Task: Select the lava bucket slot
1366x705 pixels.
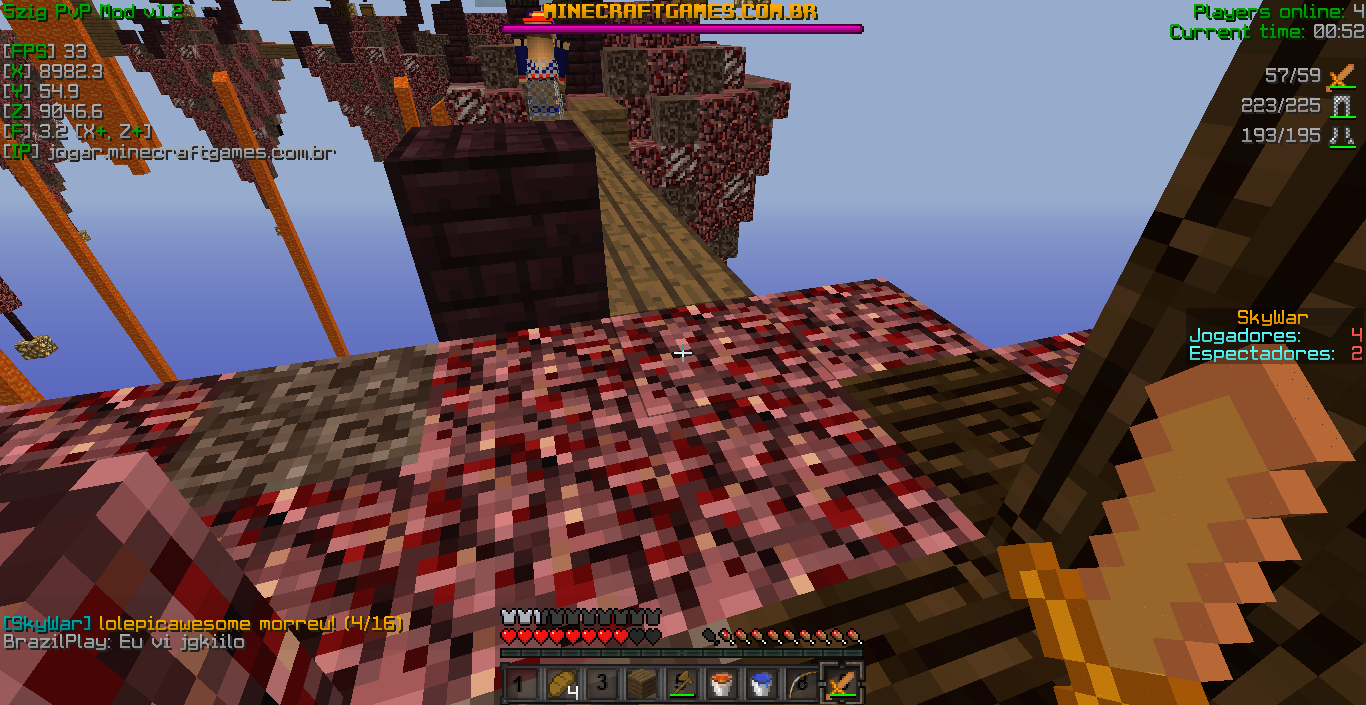Action: coord(721,685)
